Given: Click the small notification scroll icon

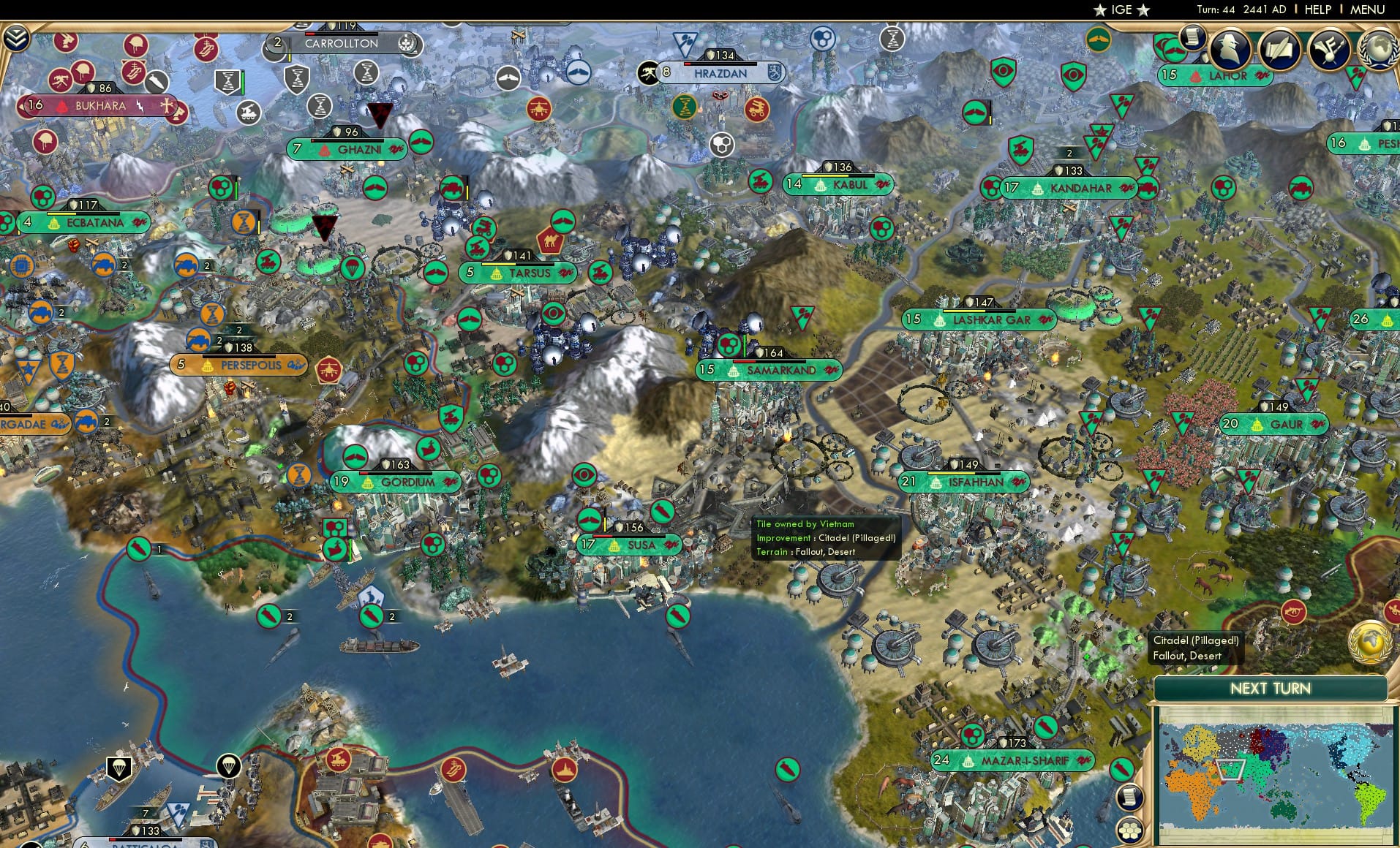Looking at the screenshot, I should 1194,35.
